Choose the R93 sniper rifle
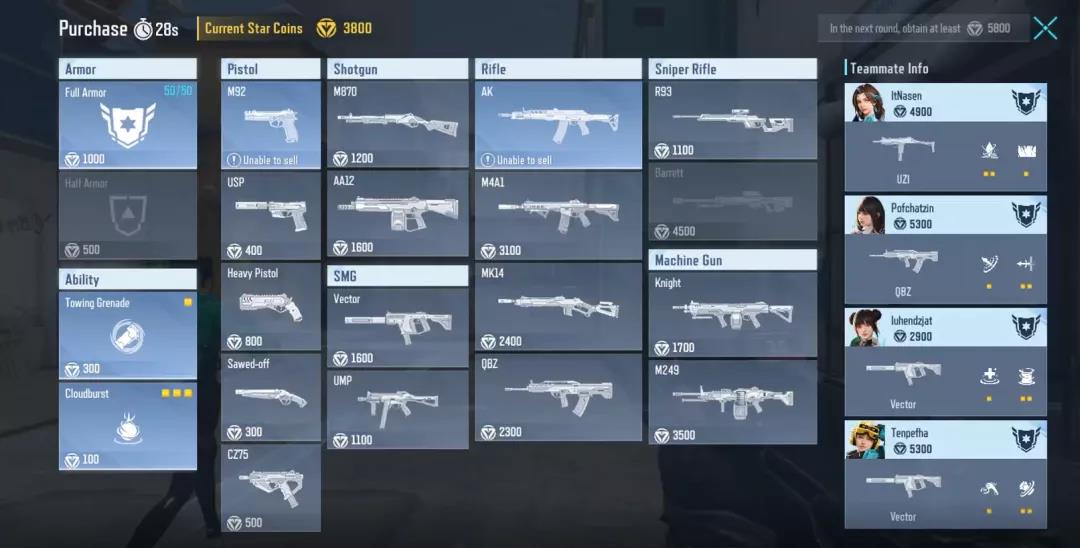 click(732, 121)
